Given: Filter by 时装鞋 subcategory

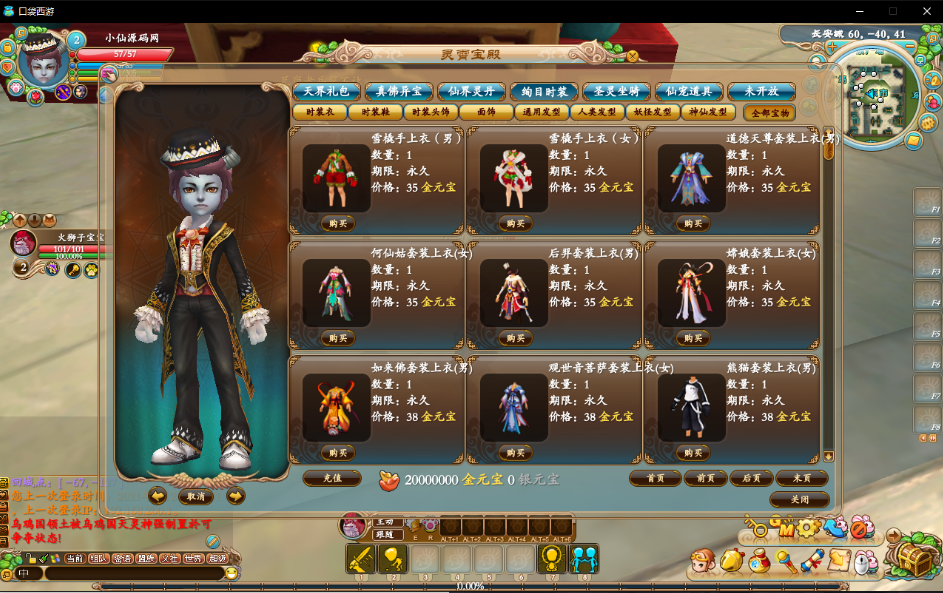Looking at the screenshot, I should point(376,113).
